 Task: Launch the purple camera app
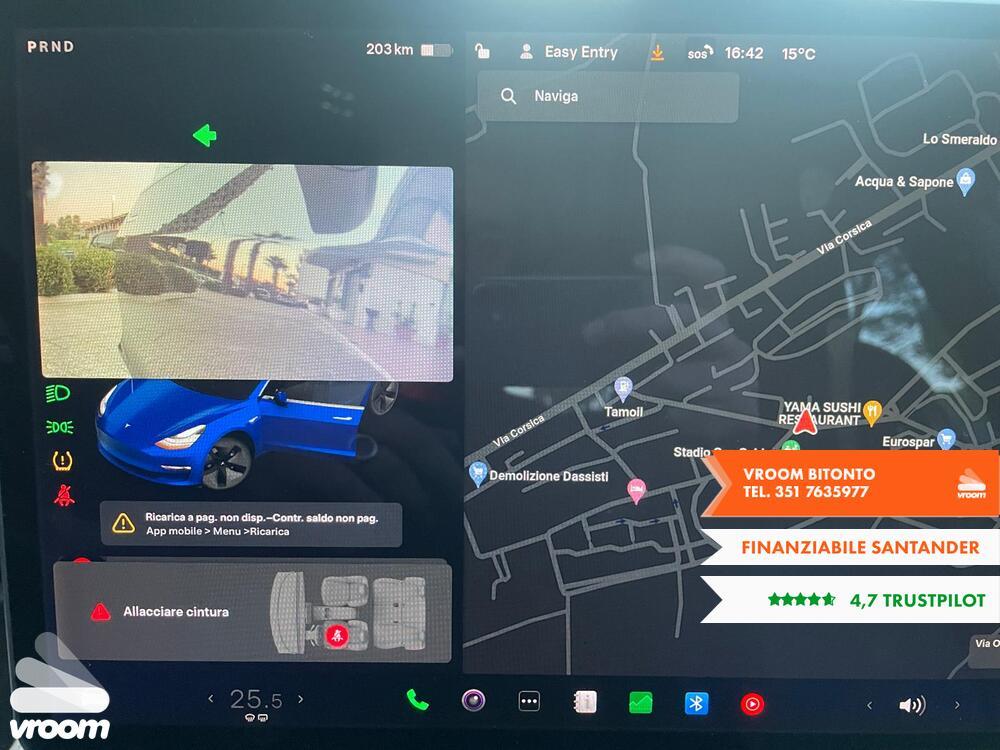tap(473, 701)
